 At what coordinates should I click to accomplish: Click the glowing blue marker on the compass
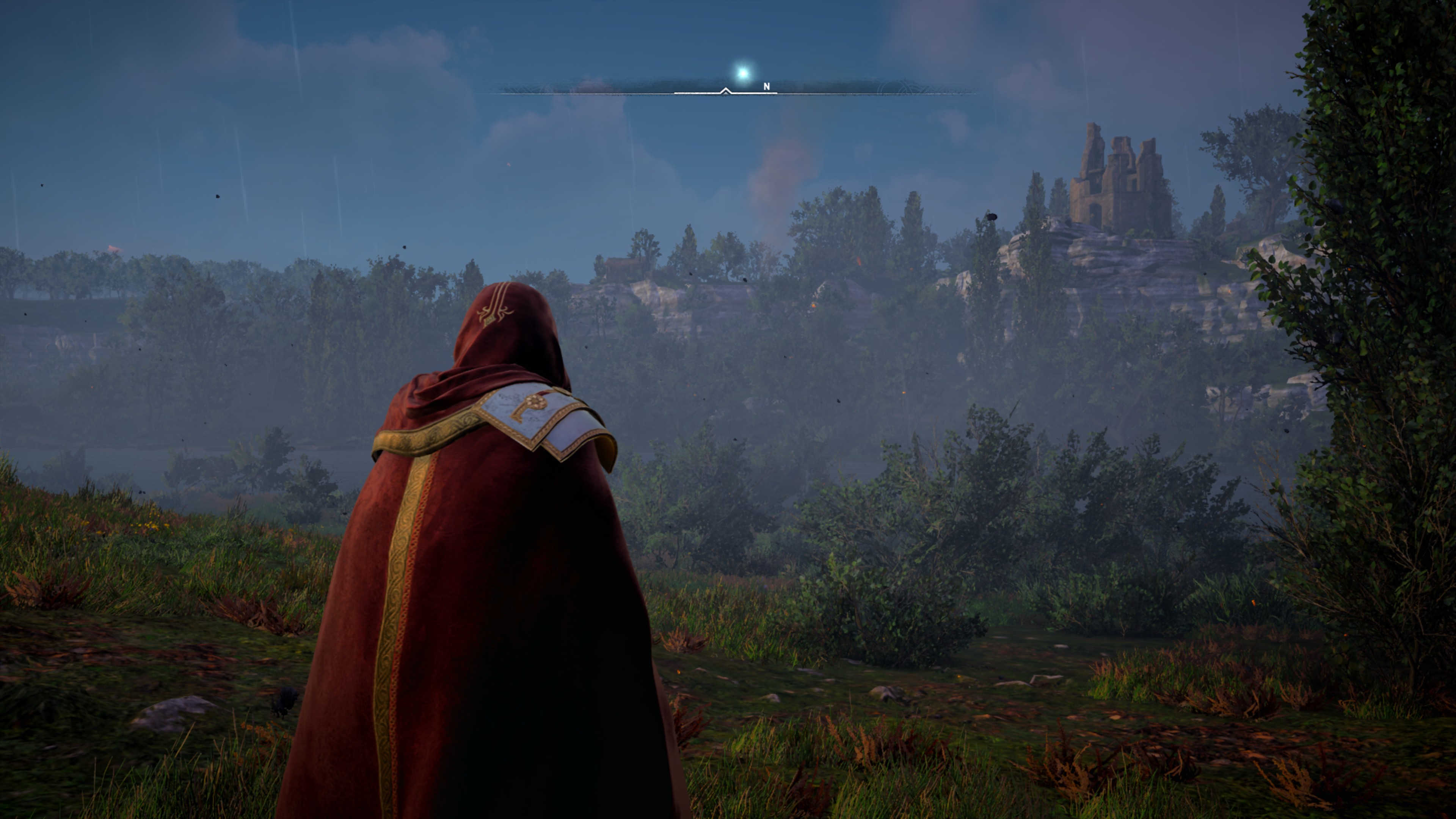743,73
